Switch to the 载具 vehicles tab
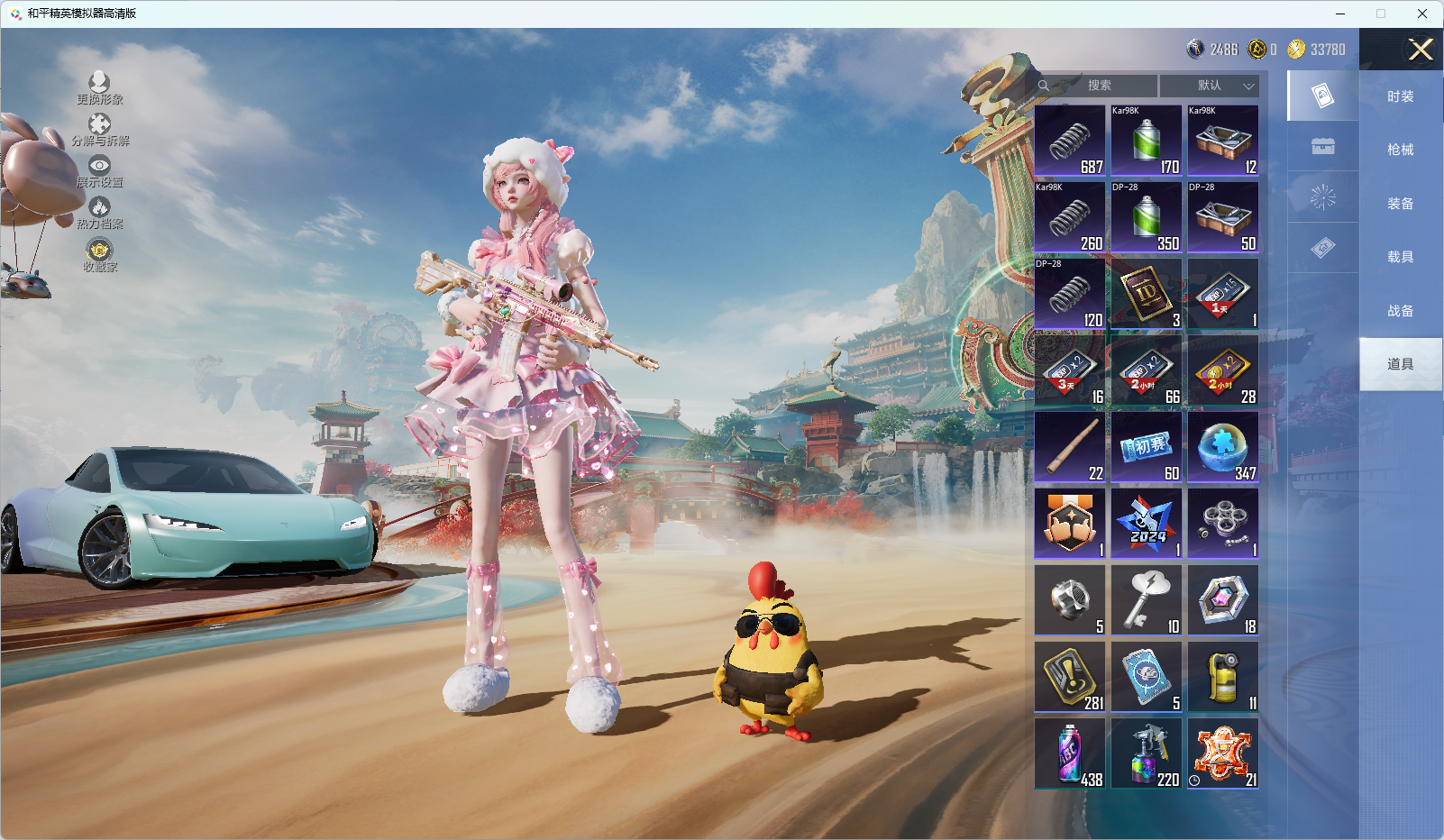 tap(1400, 257)
